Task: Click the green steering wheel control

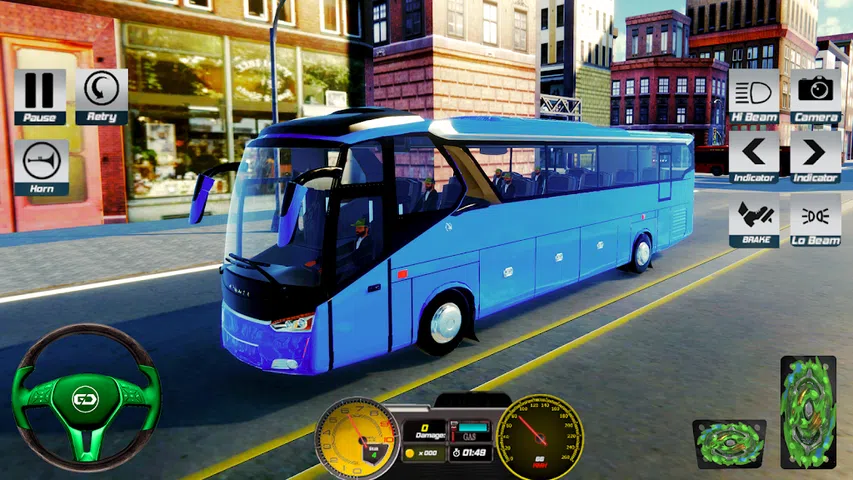Action: pyautogui.click(x=85, y=399)
